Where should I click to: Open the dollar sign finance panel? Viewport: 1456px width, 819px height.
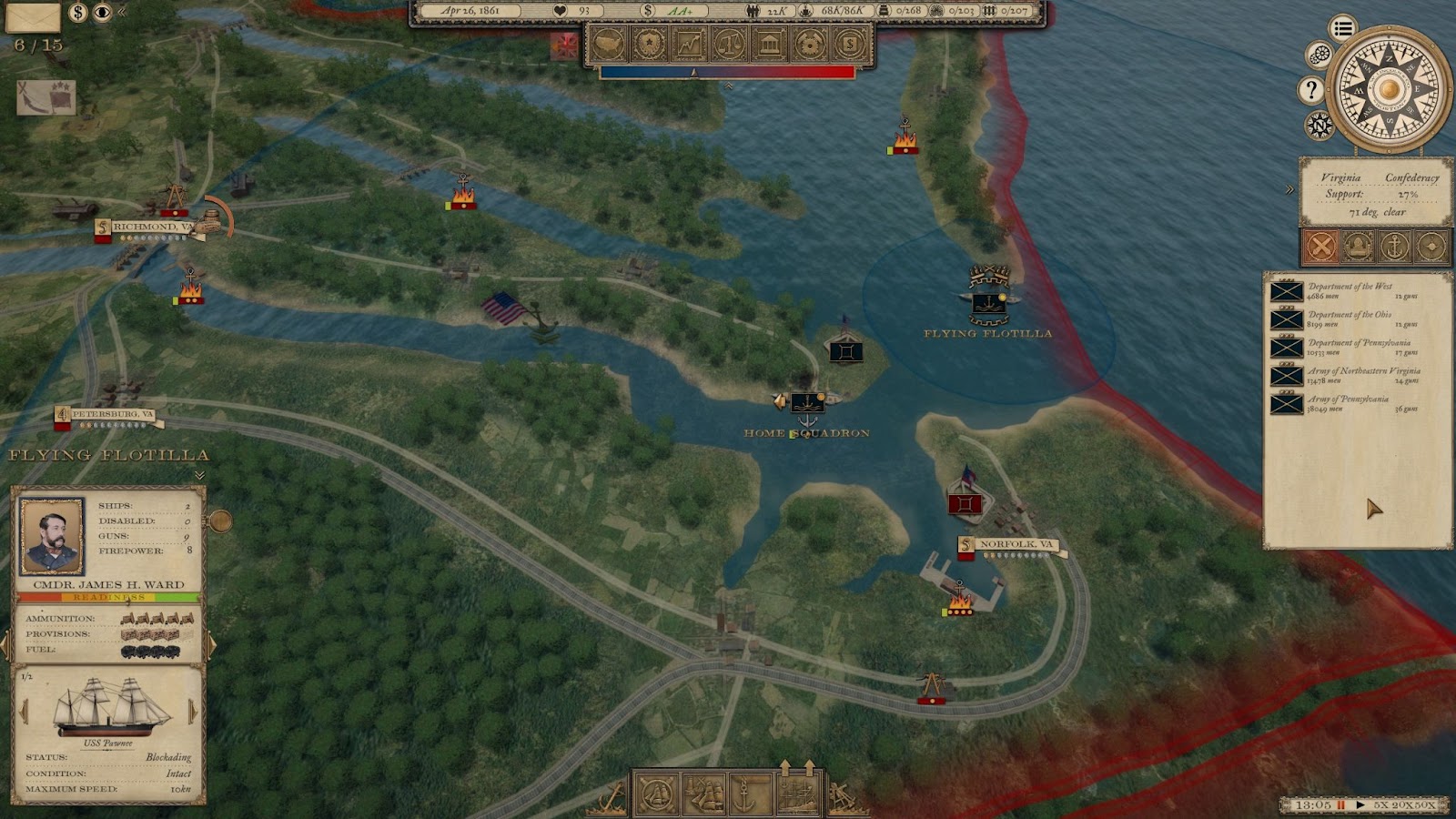pos(849,44)
